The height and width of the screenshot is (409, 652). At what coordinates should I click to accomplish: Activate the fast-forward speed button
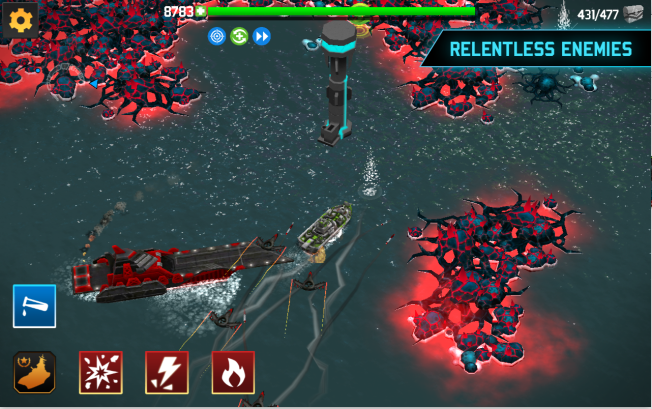262,37
